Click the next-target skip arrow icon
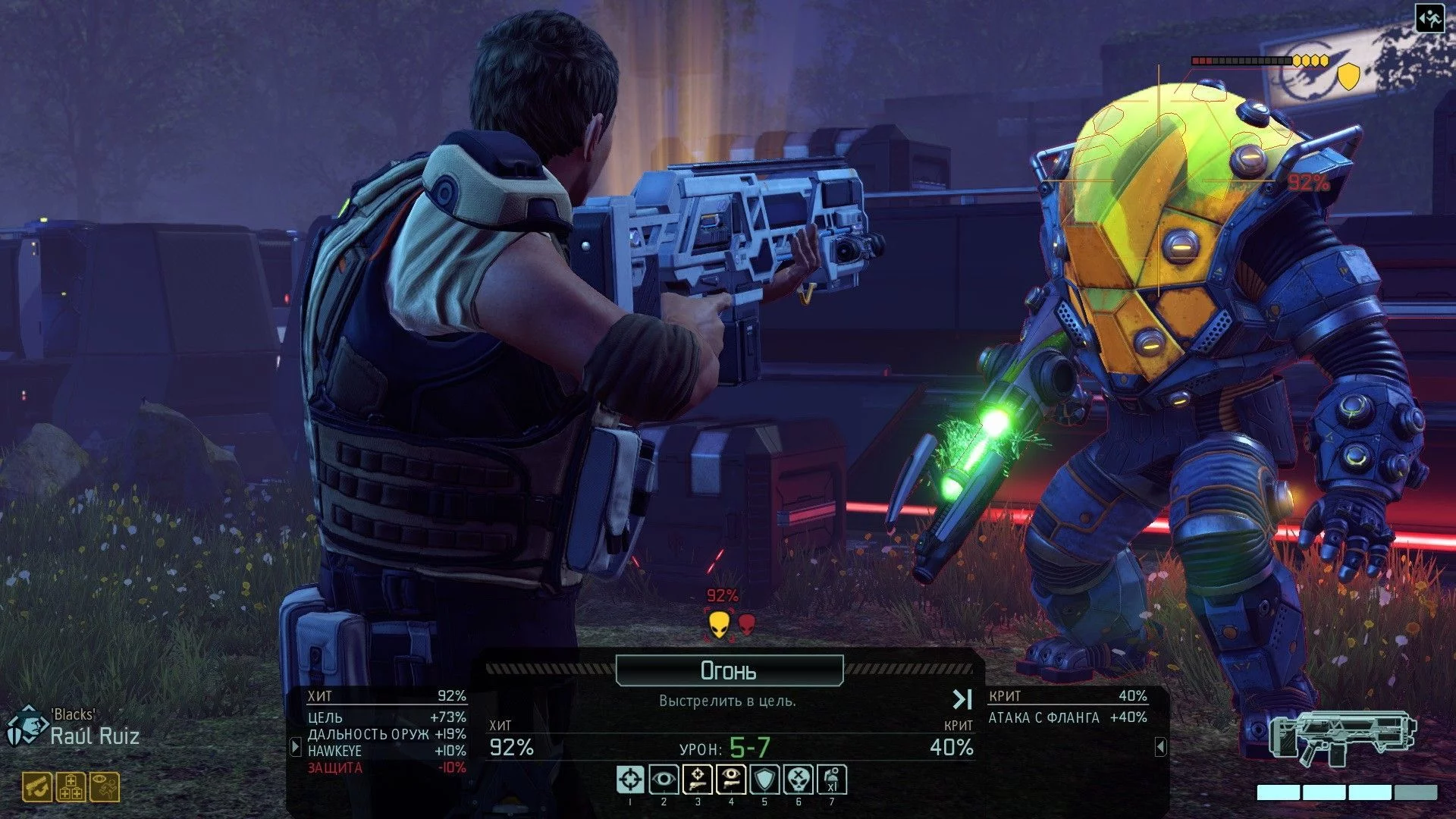 click(962, 699)
